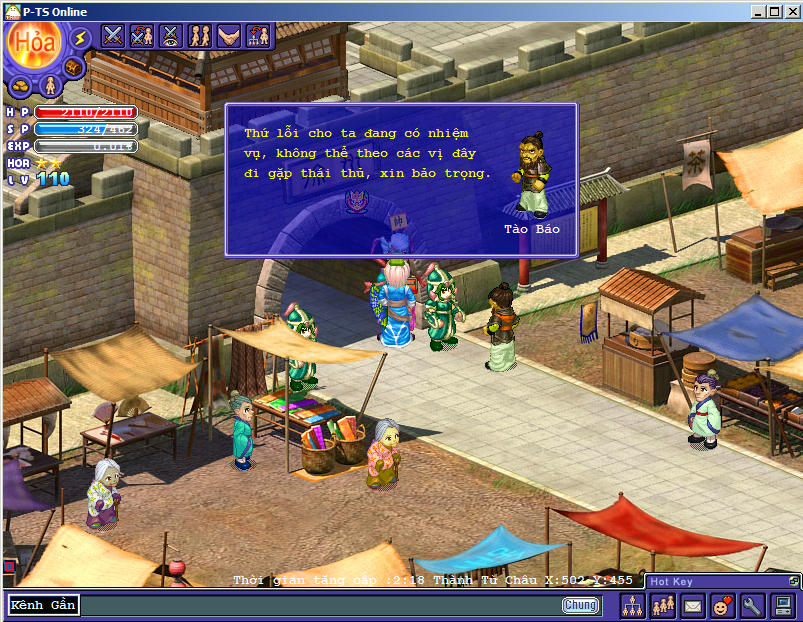Click the two figures party icon

point(200,36)
